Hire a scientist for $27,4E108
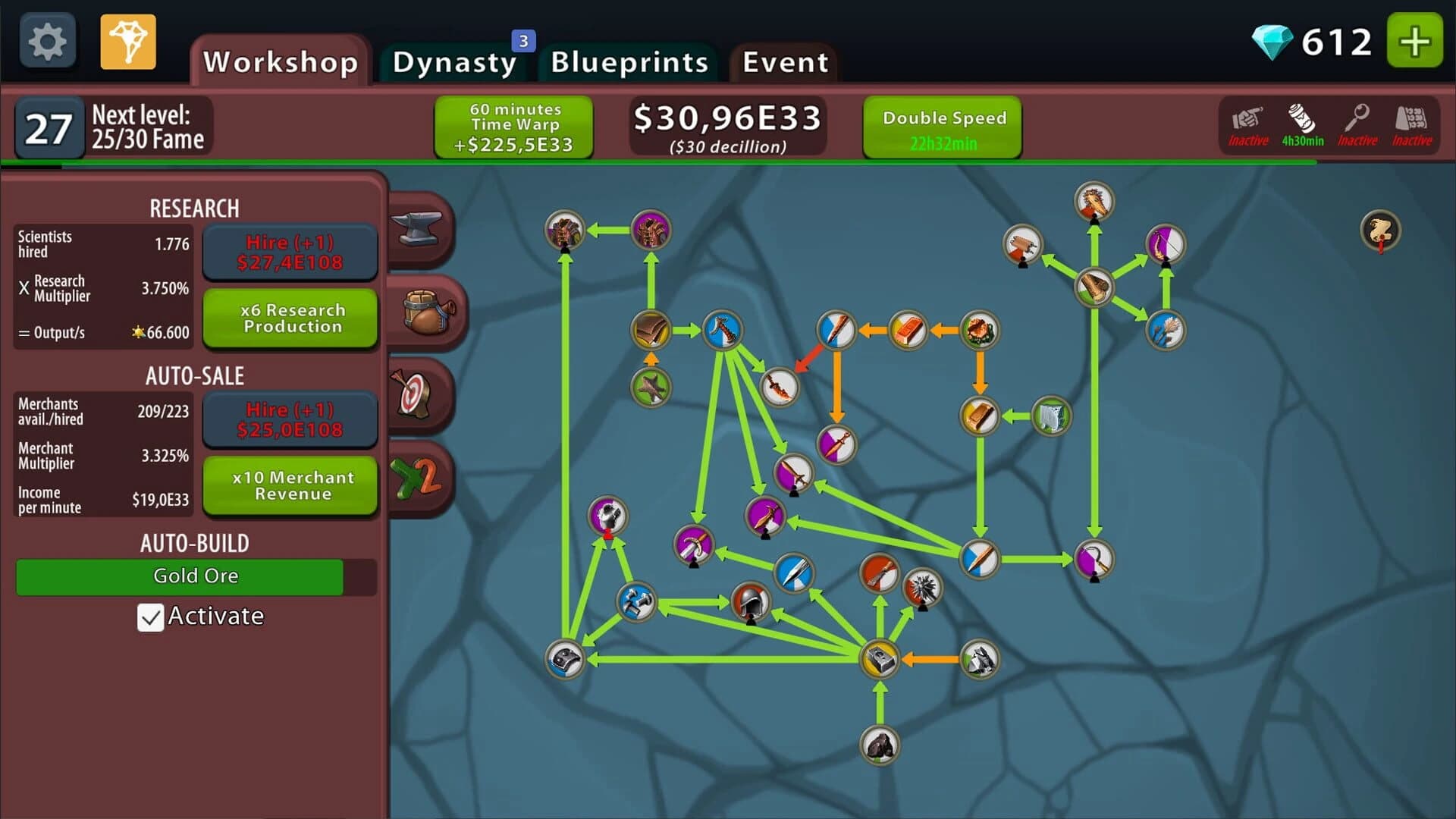 [290, 252]
